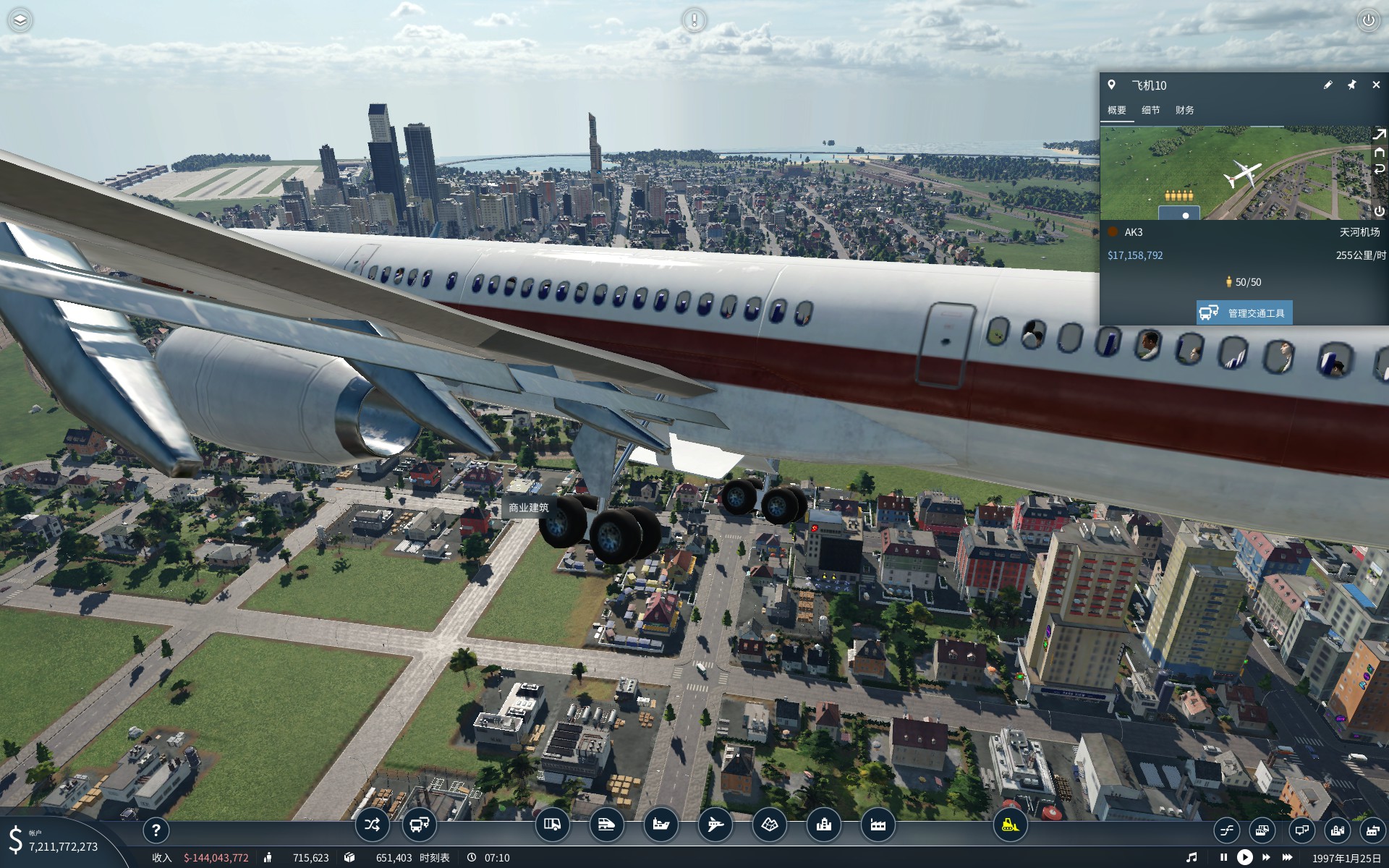Switch to the 细节 tab
1389x868 pixels.
click(1150, 111)
